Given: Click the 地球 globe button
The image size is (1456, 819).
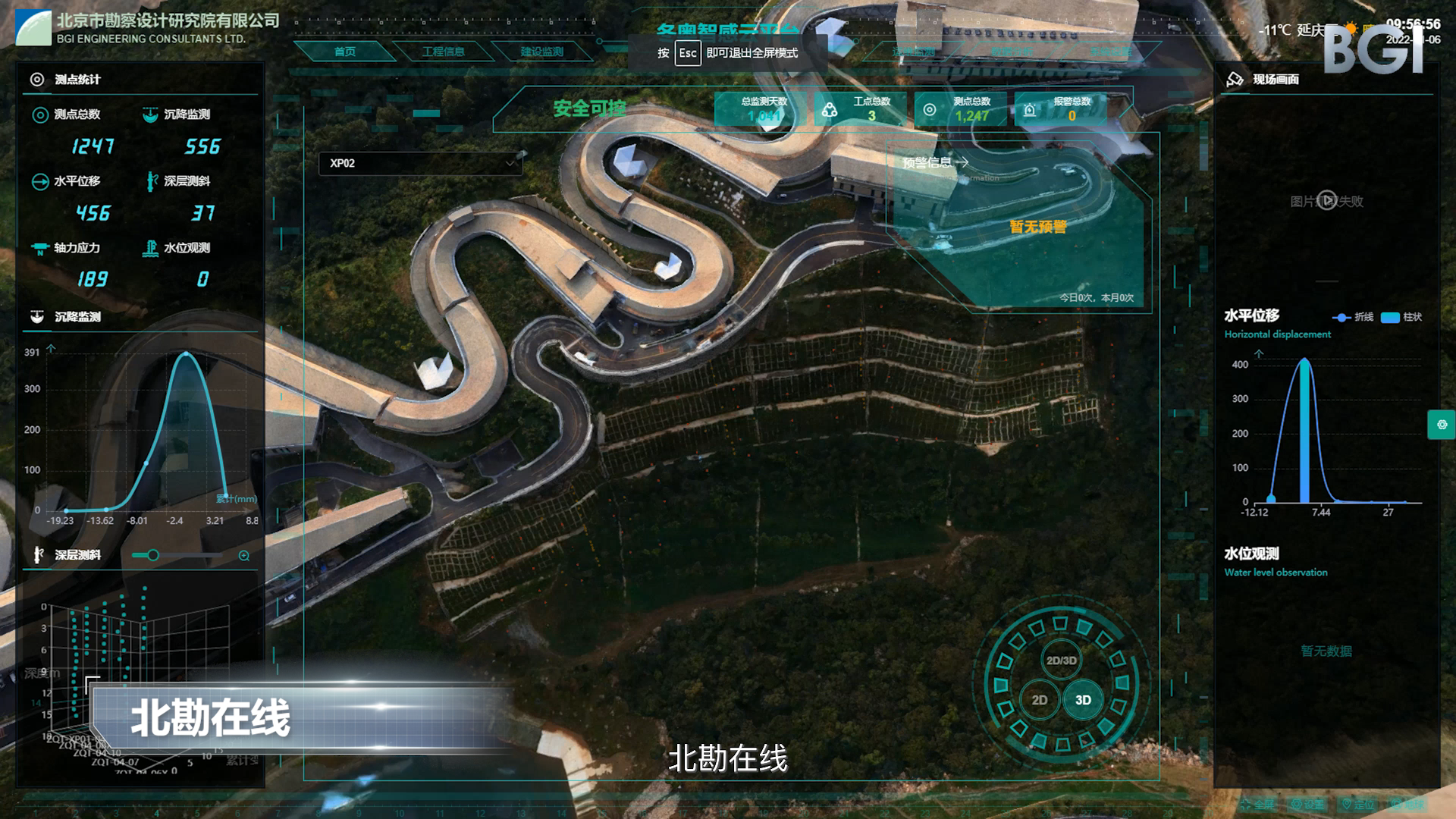Looking at the screenshot, I should pos(1407,805).
